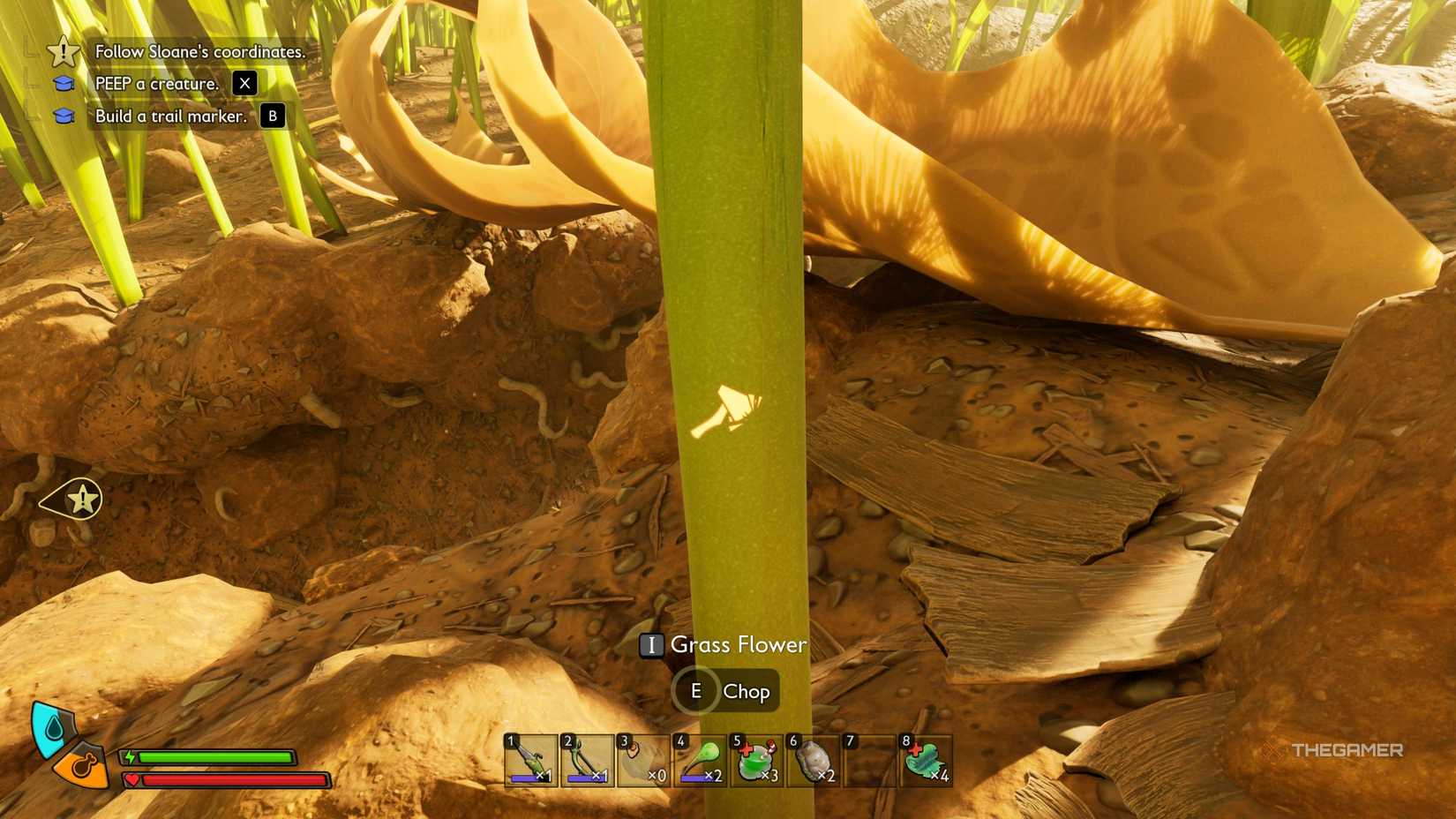Select the hatchet in hotbar slot 1
This screenshot has height=819, width=1456.
click(x=529, y=761)
